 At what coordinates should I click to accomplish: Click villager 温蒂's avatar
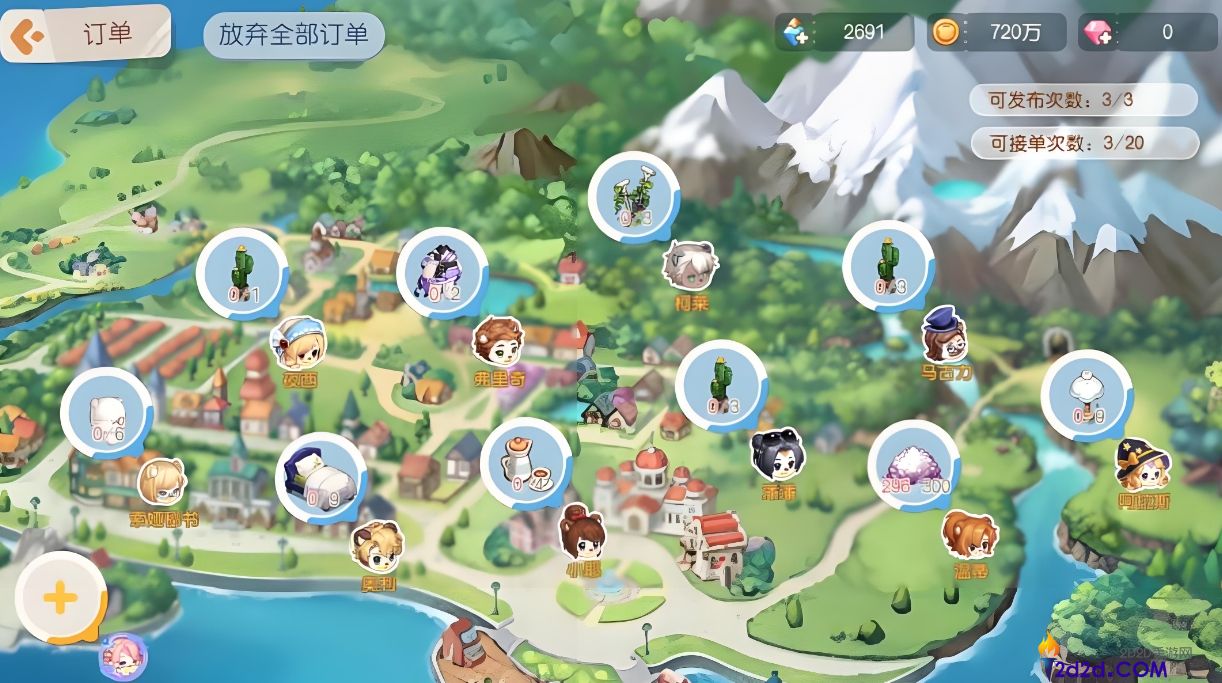pyautogui.click(x=969, y=536)
